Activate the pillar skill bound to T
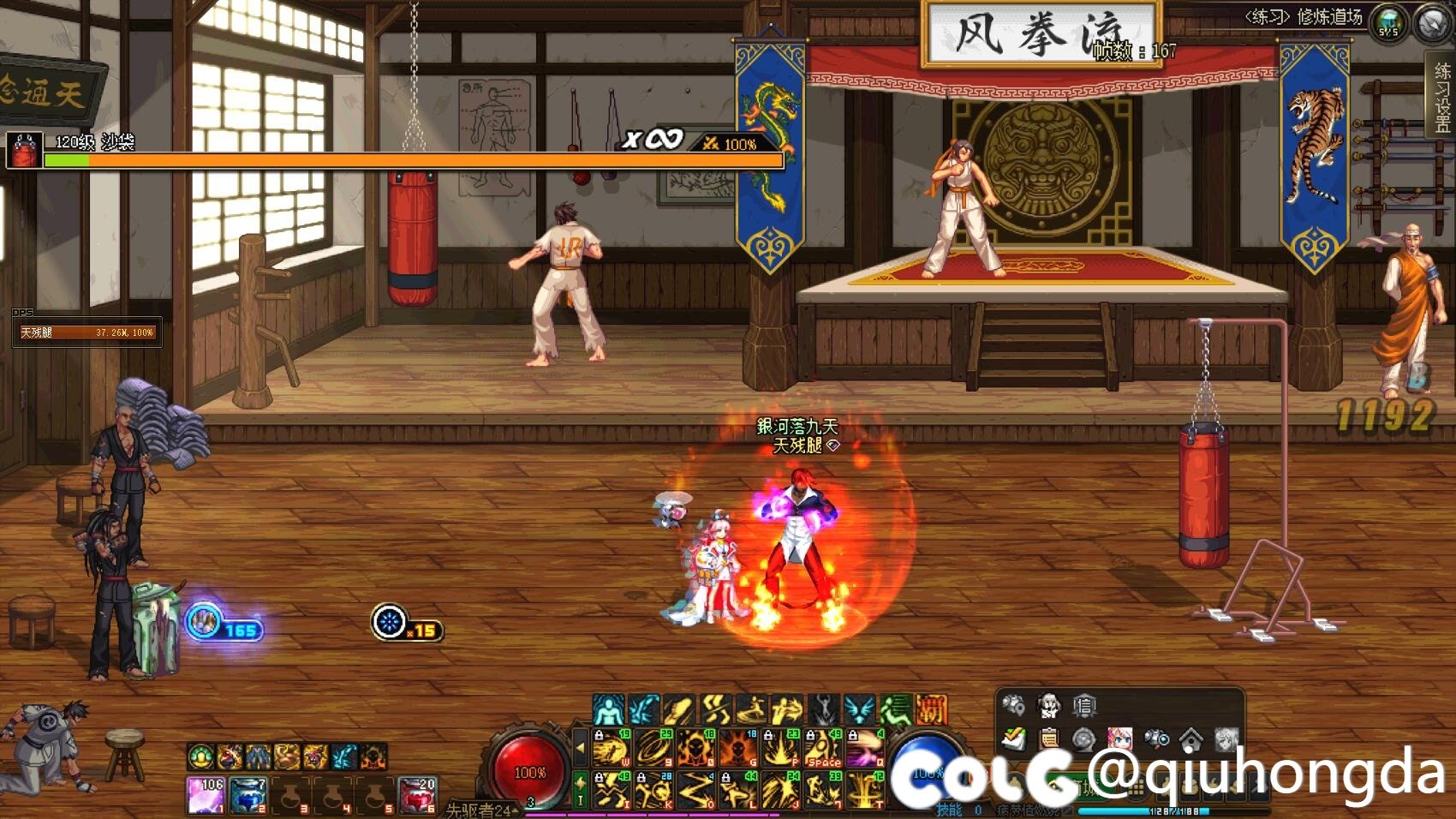Image resolution: width=1456 pixels, height=819 pixels. click(866, 790)
